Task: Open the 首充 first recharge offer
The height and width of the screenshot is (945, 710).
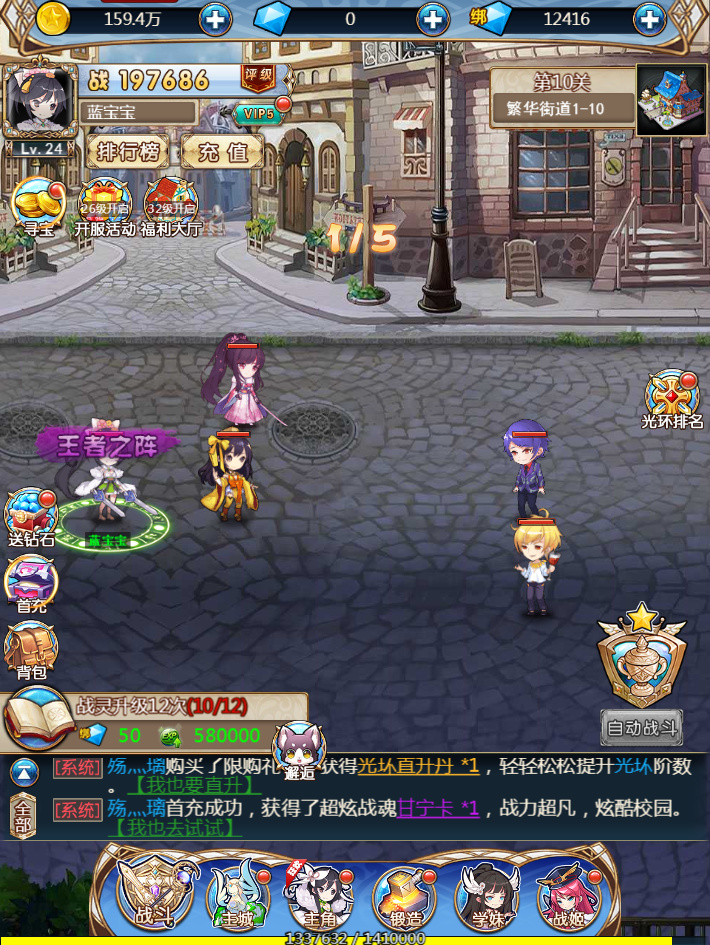Action: (31, 584)
